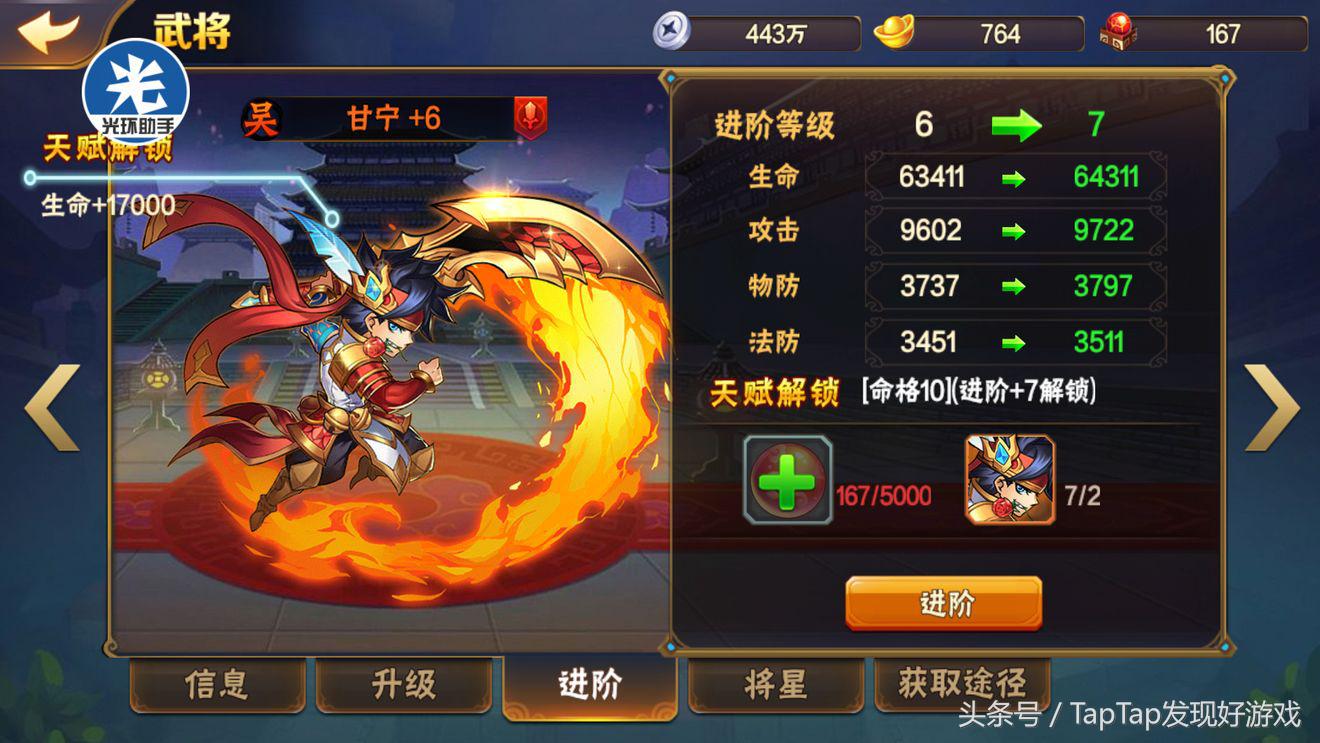
Task: Select the 吴 faction badge beside hero name
Action: coord(262,118)
